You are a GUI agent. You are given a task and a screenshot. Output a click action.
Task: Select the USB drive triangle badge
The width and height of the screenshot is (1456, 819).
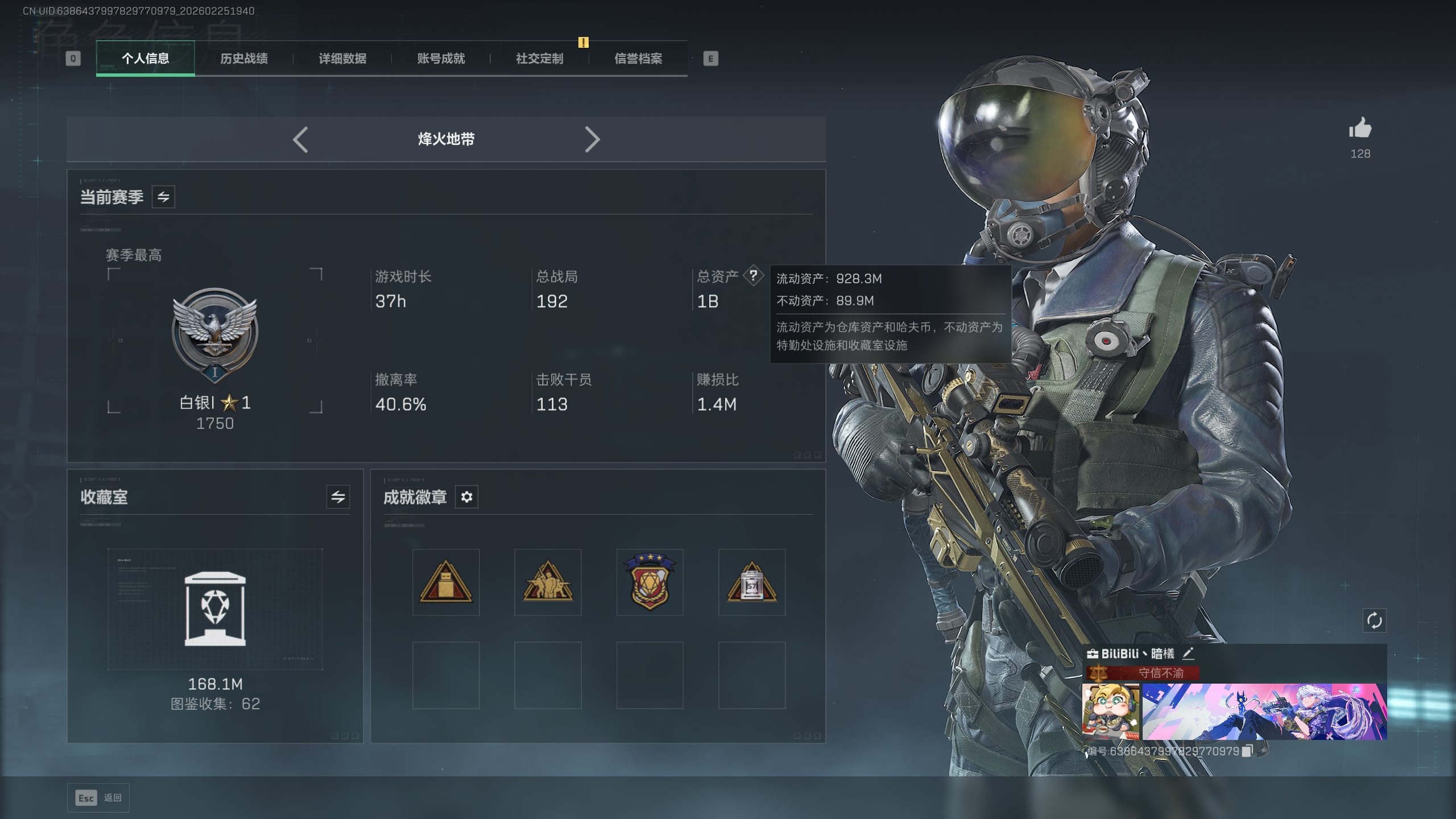[446, 582]
